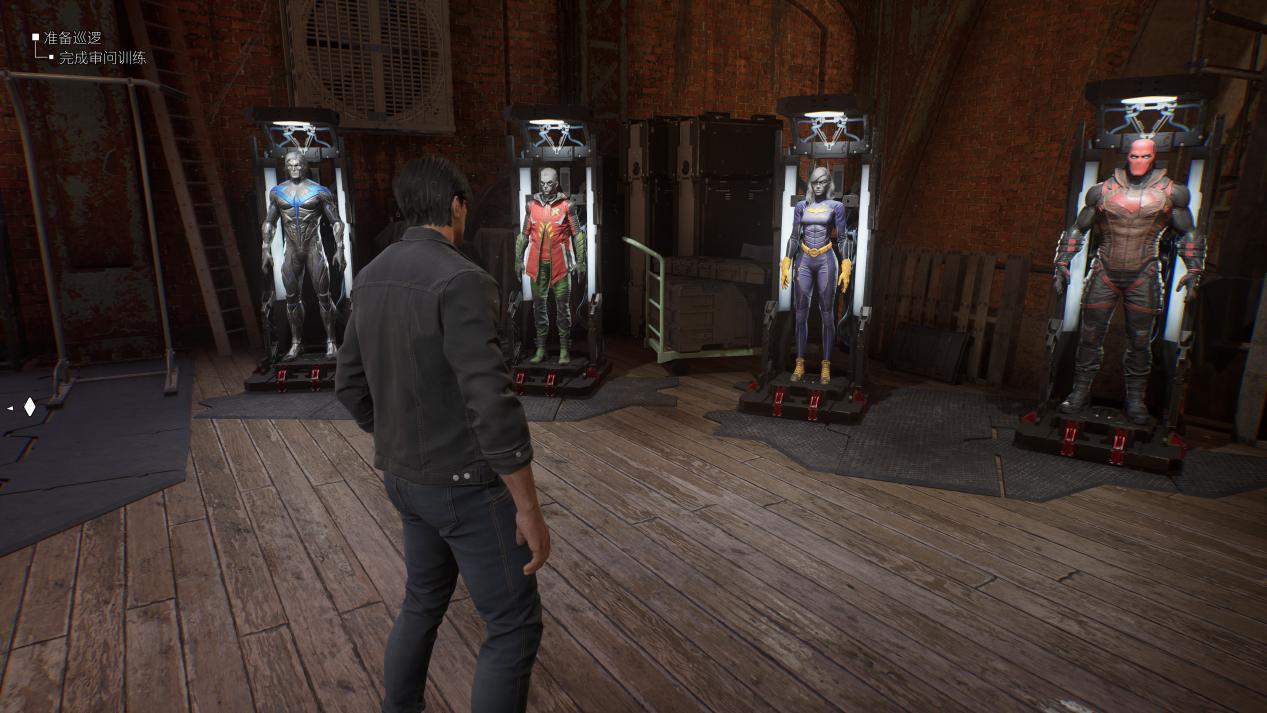Viewport: 1267px width, 713px height.
Task: Select the 准备巡逻 objective title
Action: (73, 38)
